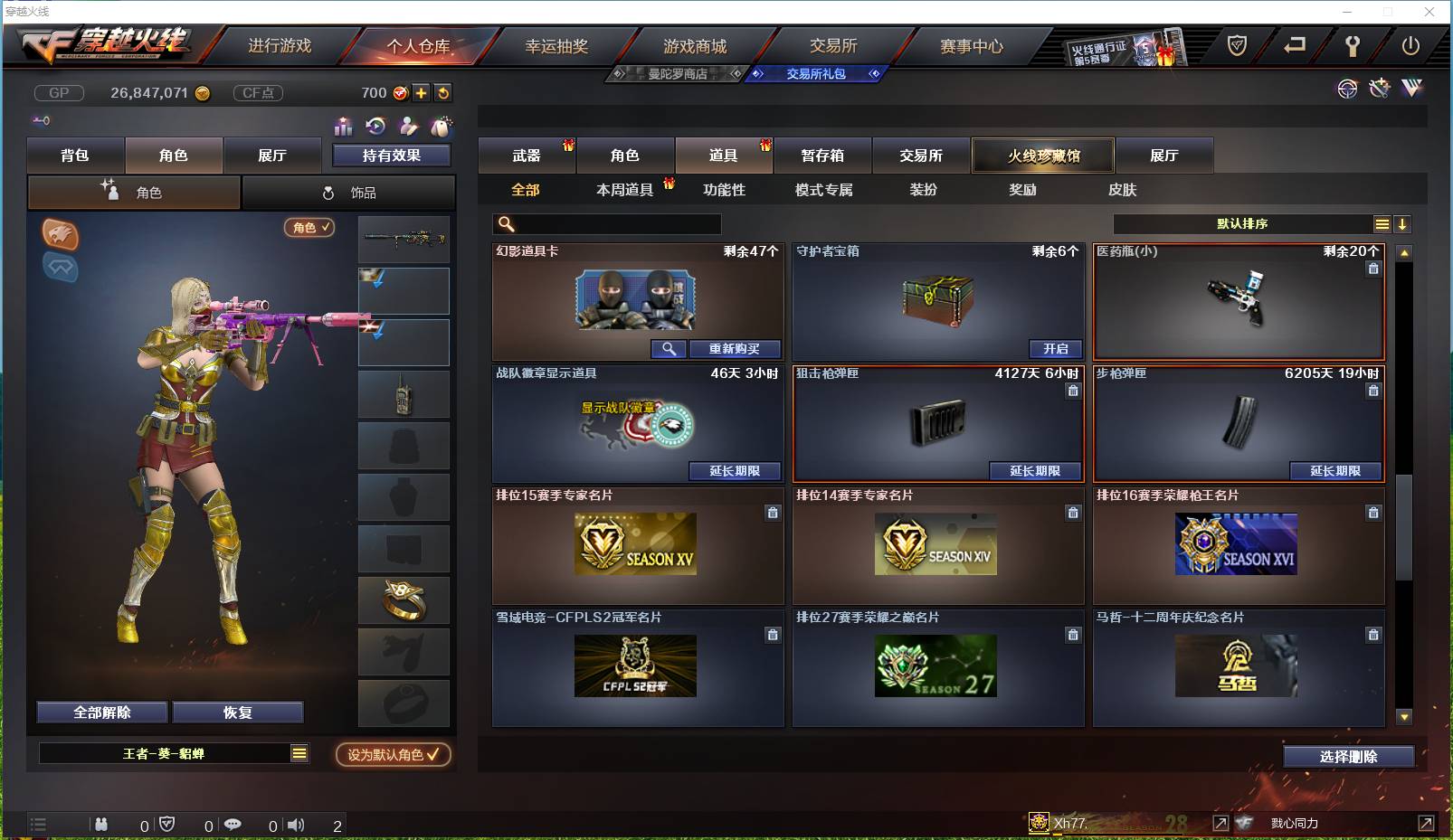Viewport: 1453px width, 840px height.
Task: Open the 幸运抽奖 menu in the top navigation
Action: click(x=556, y=45)
